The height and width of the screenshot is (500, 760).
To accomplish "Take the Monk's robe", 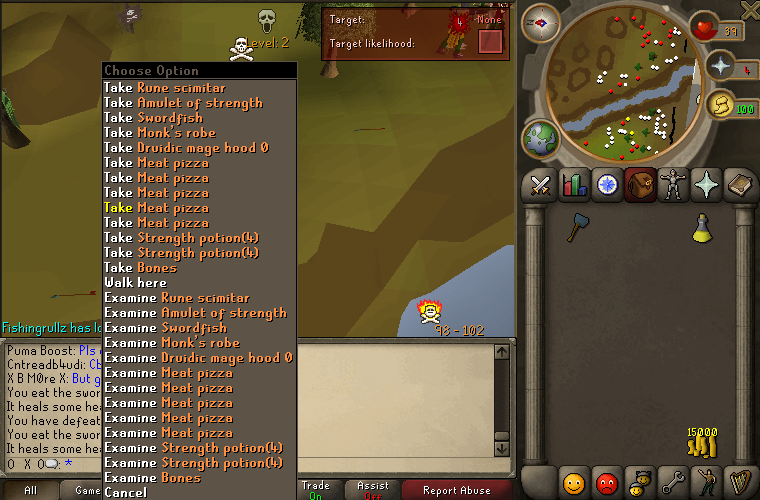I will (160, 133).
